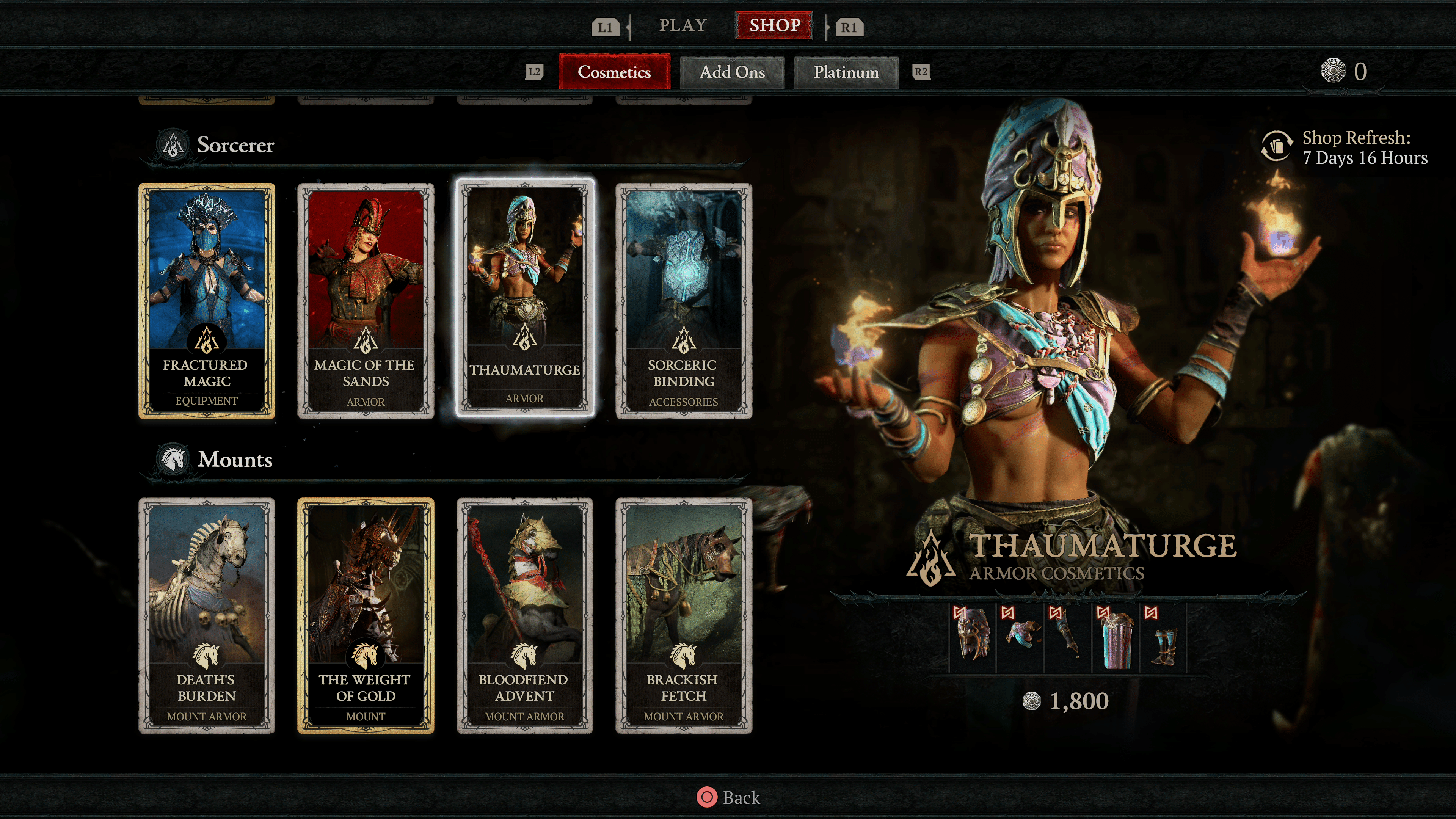Select the SHOP tab
This screenshot has height=819, width=1456.
tap(774, 25)
